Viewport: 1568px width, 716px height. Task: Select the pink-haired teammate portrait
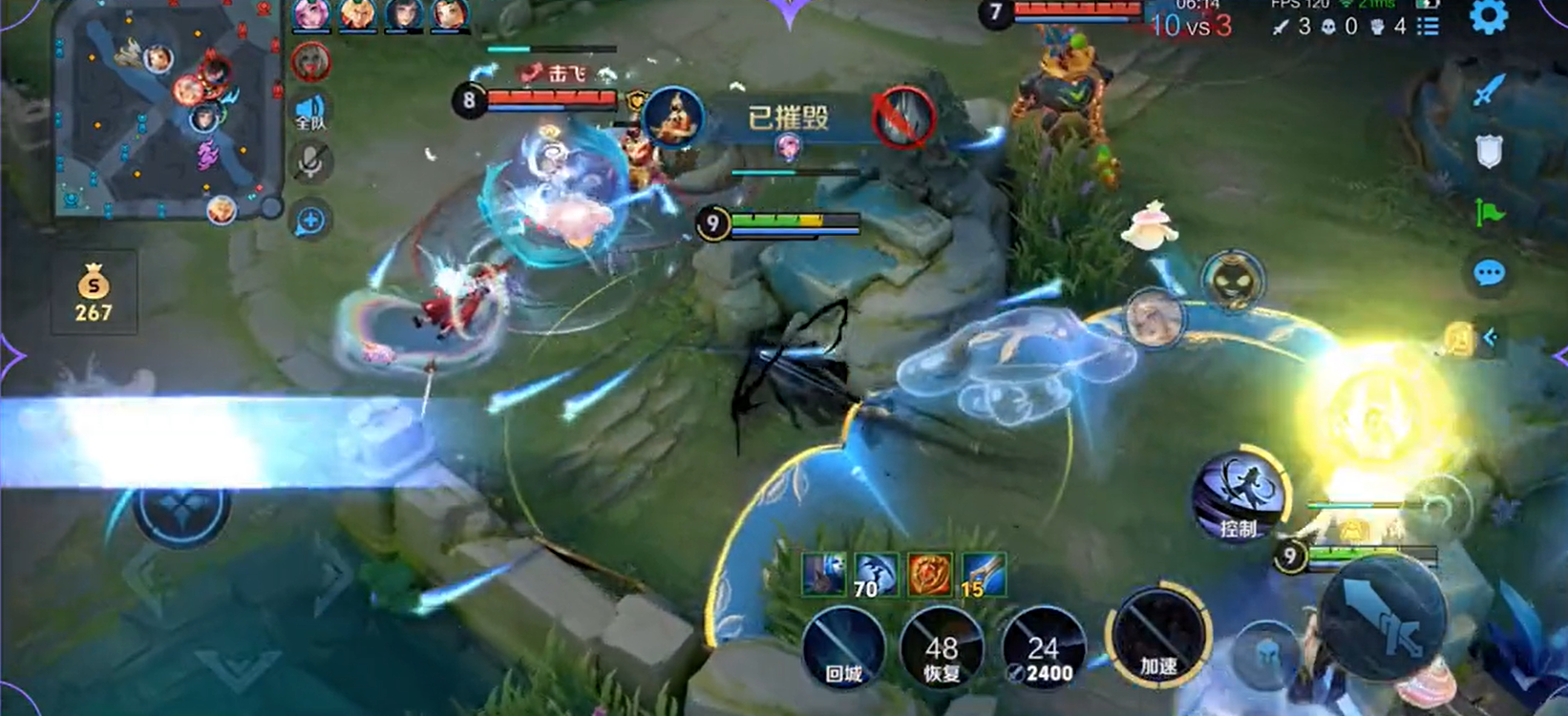(311, 13)
